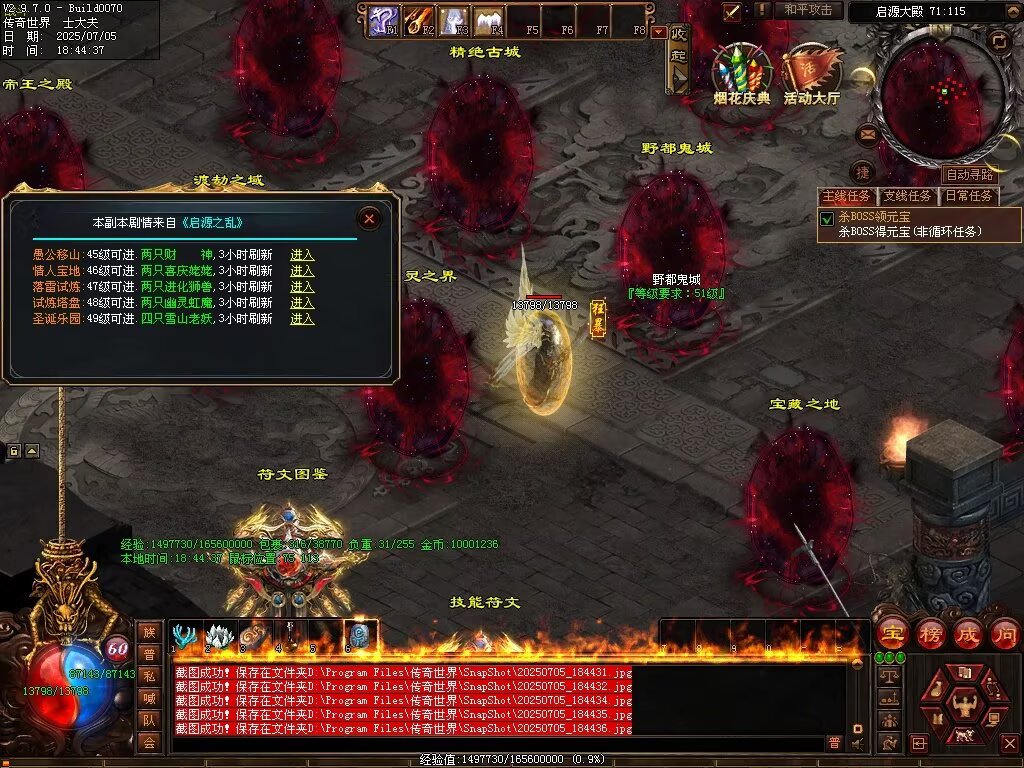
Task: Open the 宝 treasure shop button
Action: click(x=891, y=633)
